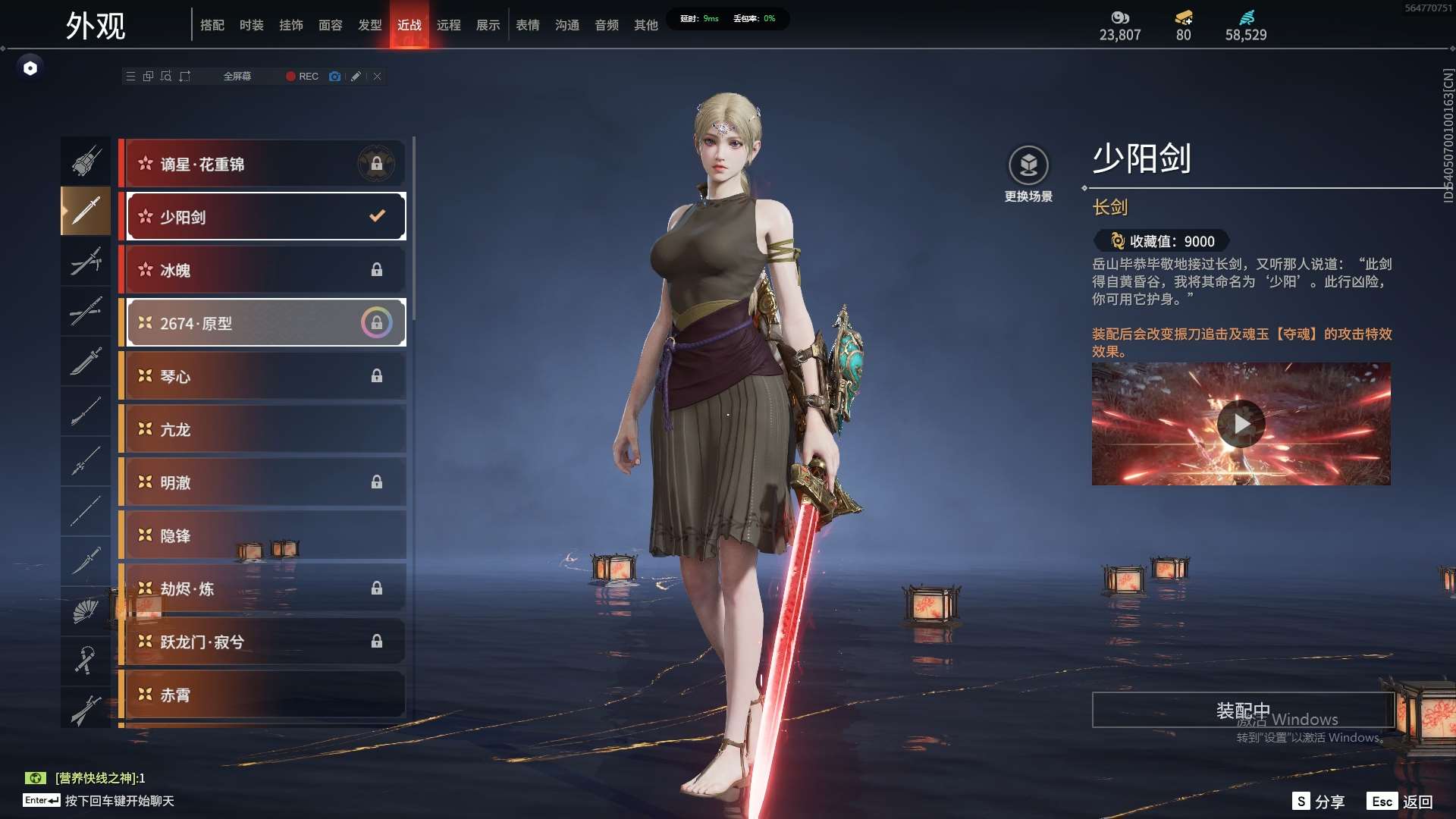Switch to the 时装 tab
Screen dimensions: 1456x819
[251, 25]
